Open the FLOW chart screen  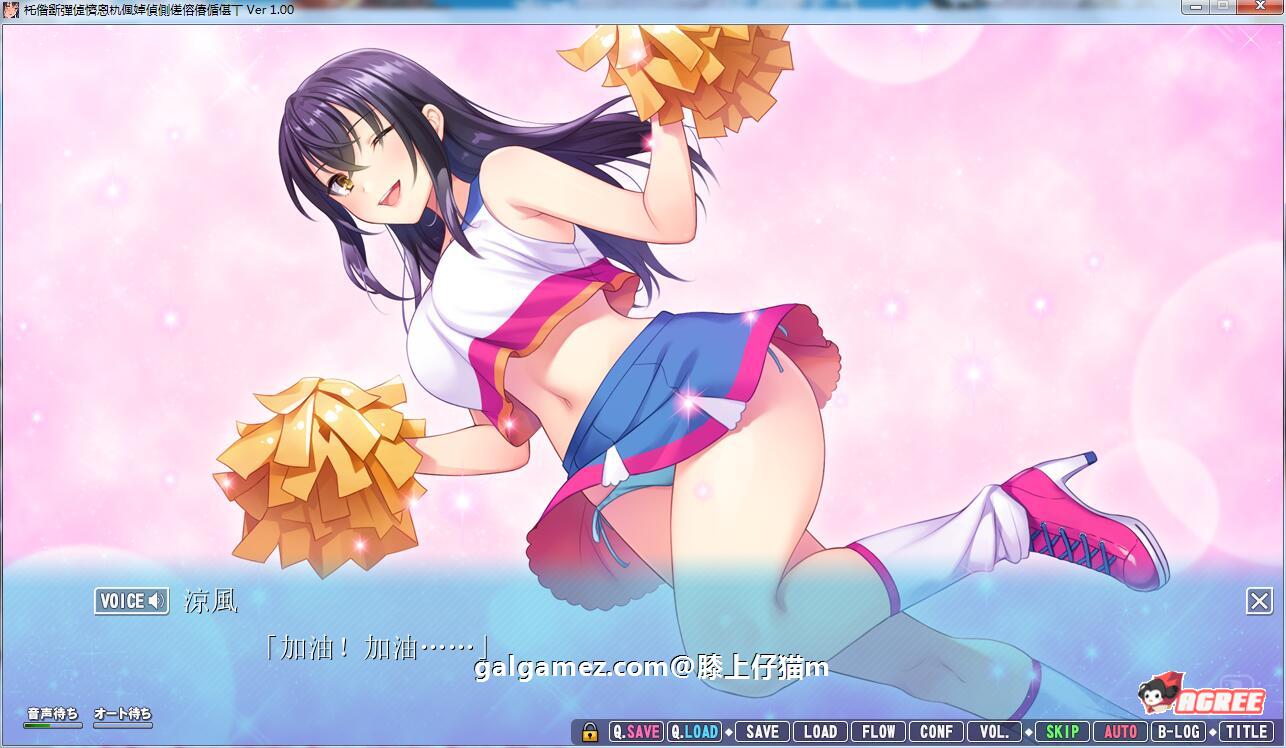pyautogui.click(x=878, y=731)
